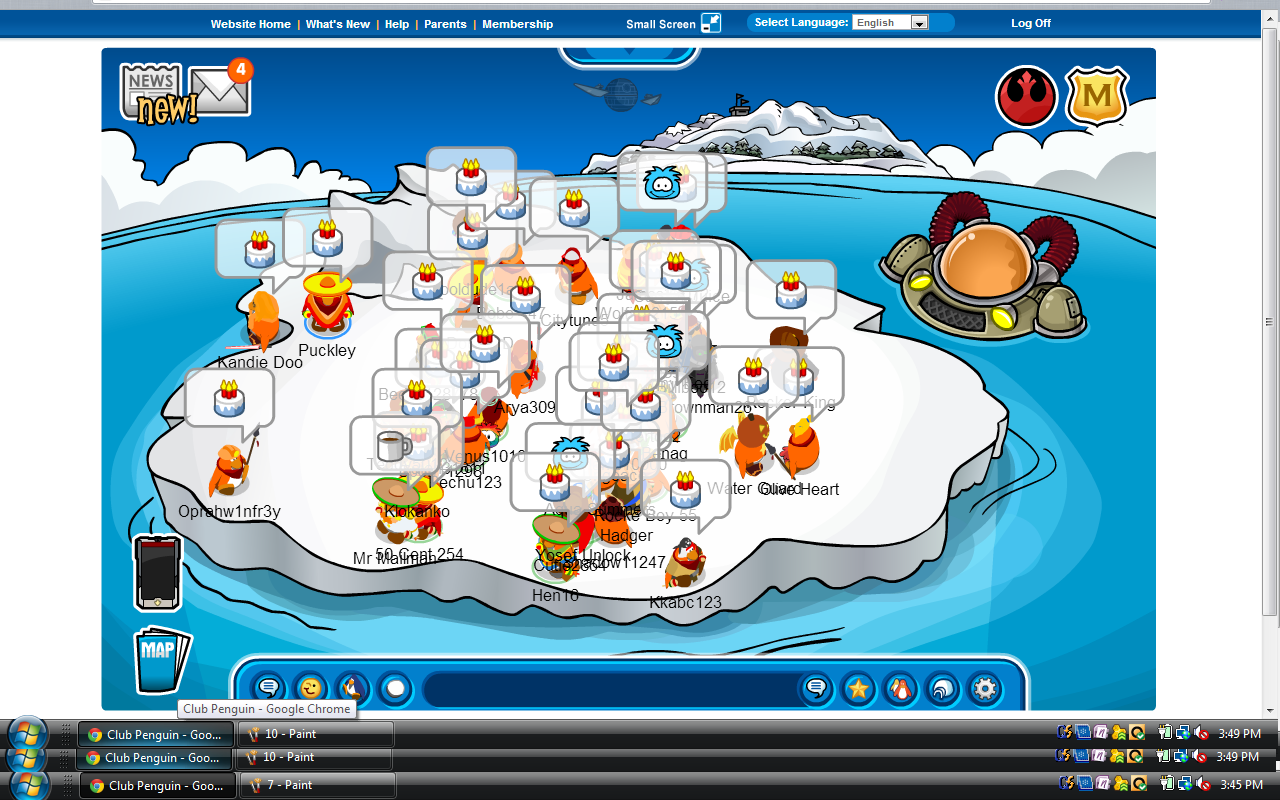Open the Membership link
Screen dimensions: 1280x800
click(517, 24)
